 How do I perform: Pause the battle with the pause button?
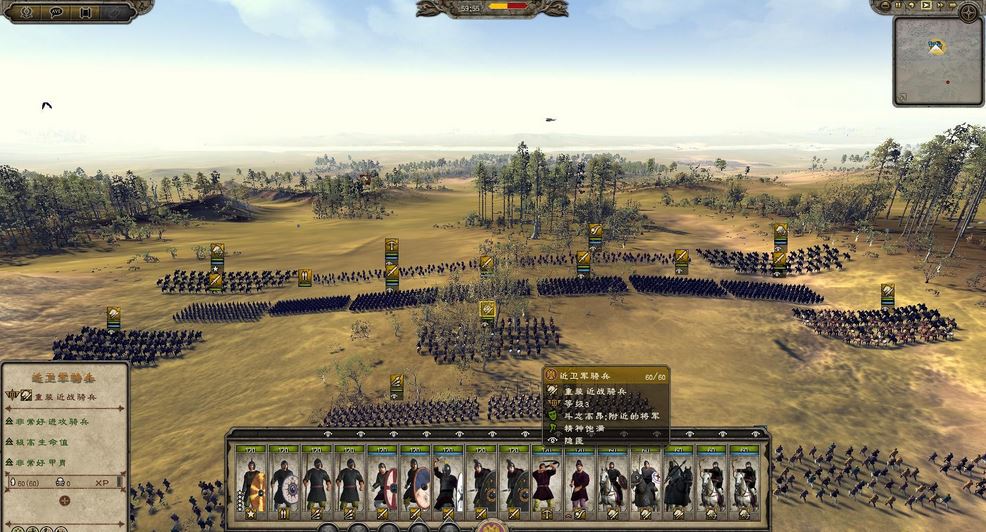(x=898, y=6)
